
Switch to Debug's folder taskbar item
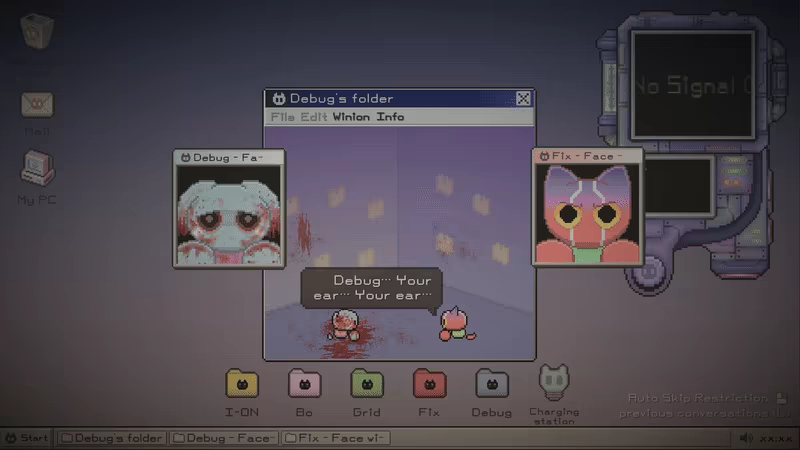click(x=111, y=438)
